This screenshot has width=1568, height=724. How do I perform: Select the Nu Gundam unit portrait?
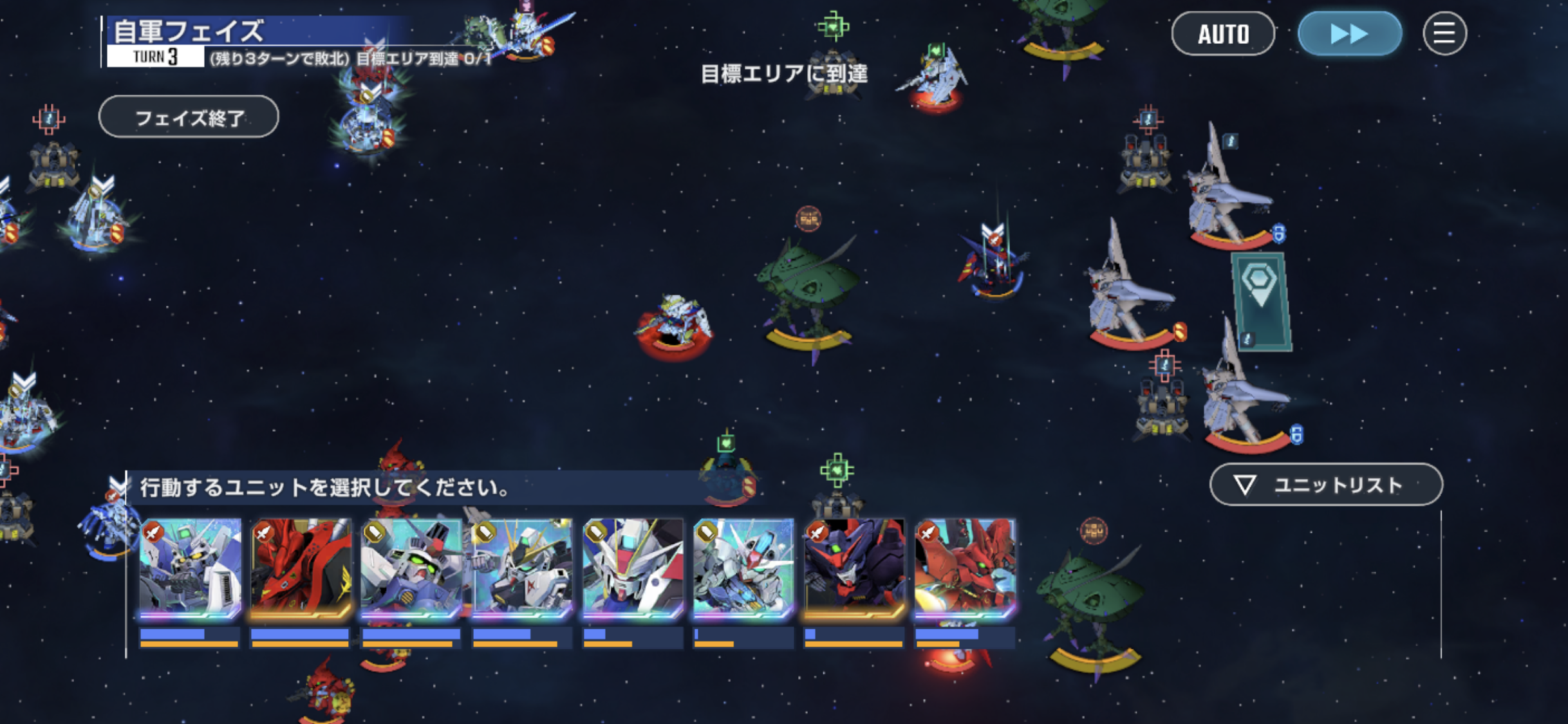(x=522, y=568)
